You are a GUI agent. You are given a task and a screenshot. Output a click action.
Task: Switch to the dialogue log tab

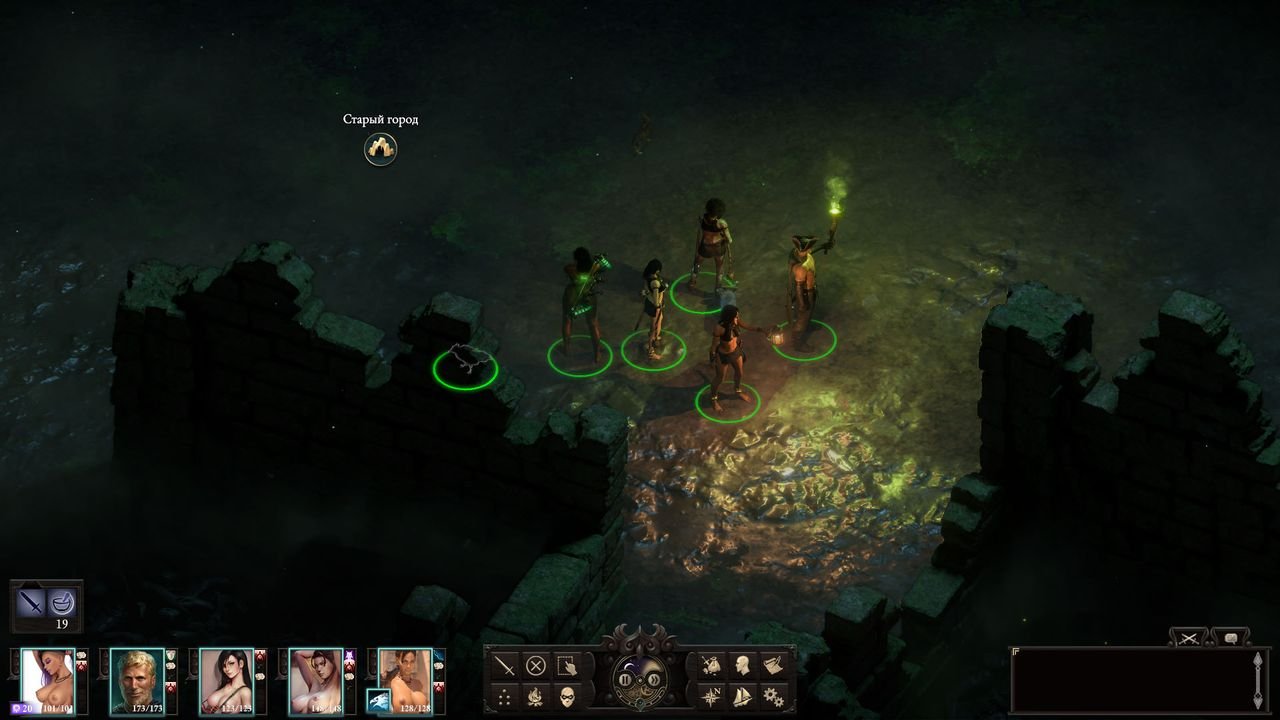(1229, 637)
